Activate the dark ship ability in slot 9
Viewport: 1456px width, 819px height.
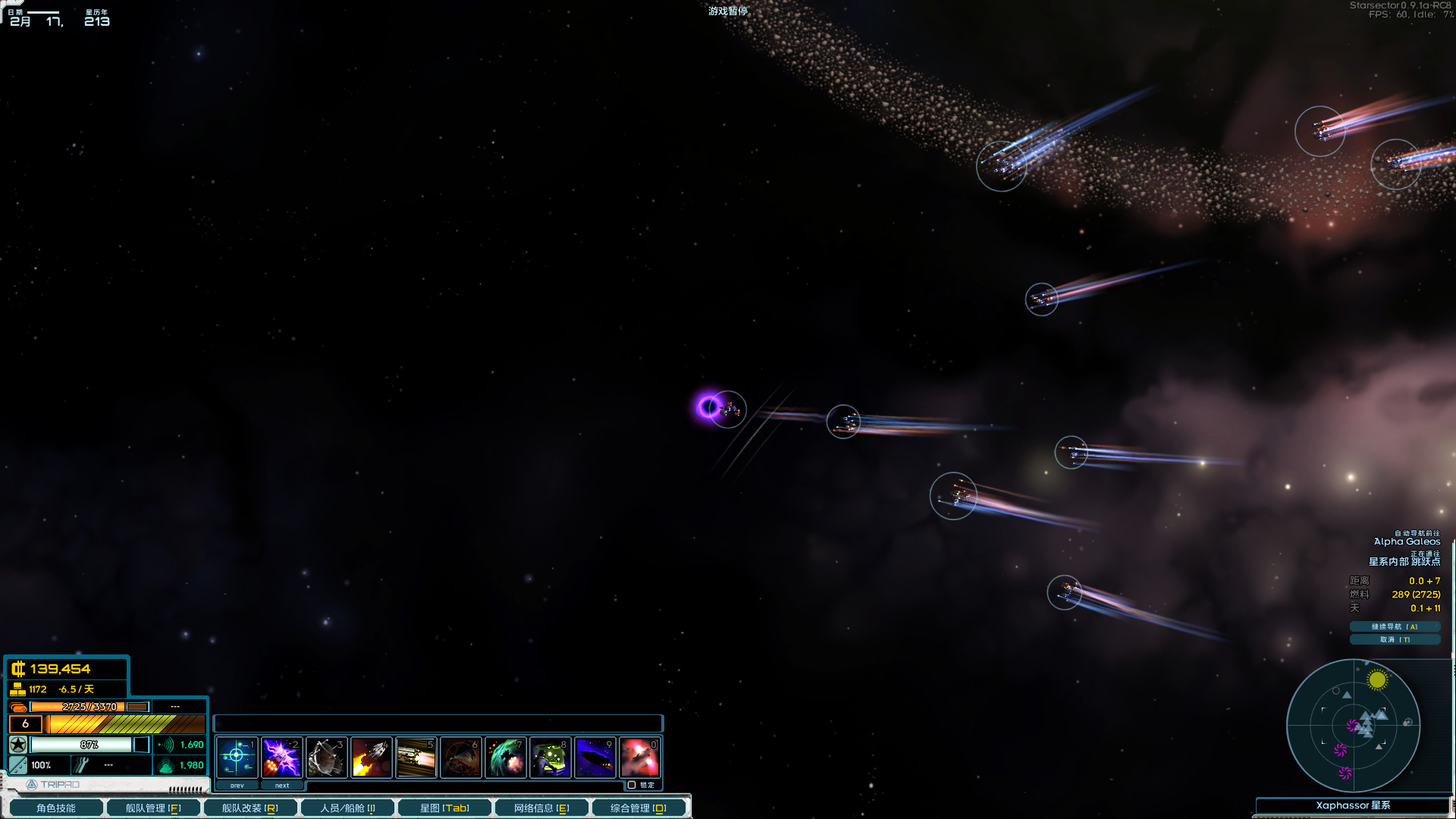(x=595, y=757)
